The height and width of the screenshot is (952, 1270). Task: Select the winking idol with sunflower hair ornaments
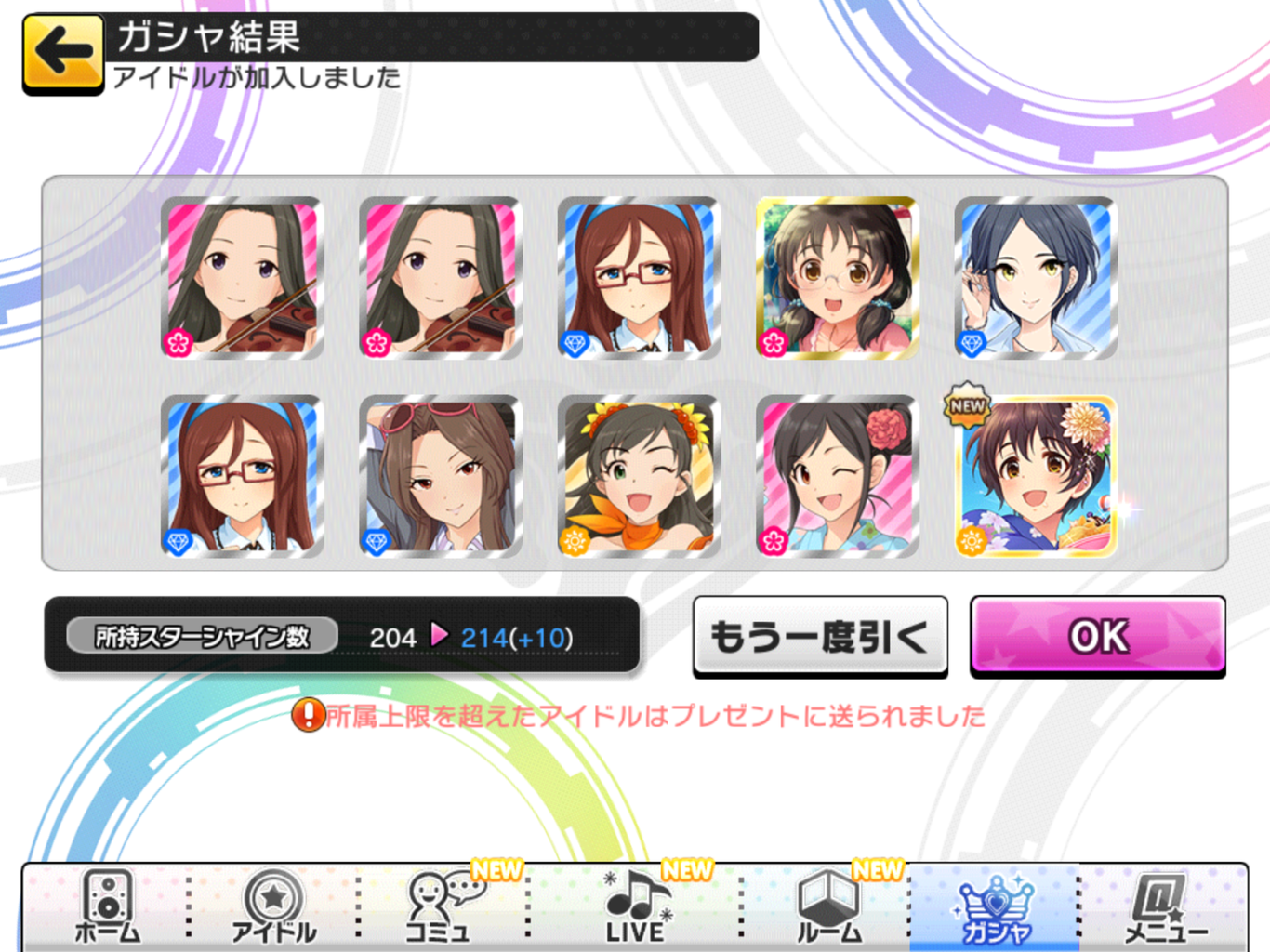(x=639, y=476)
